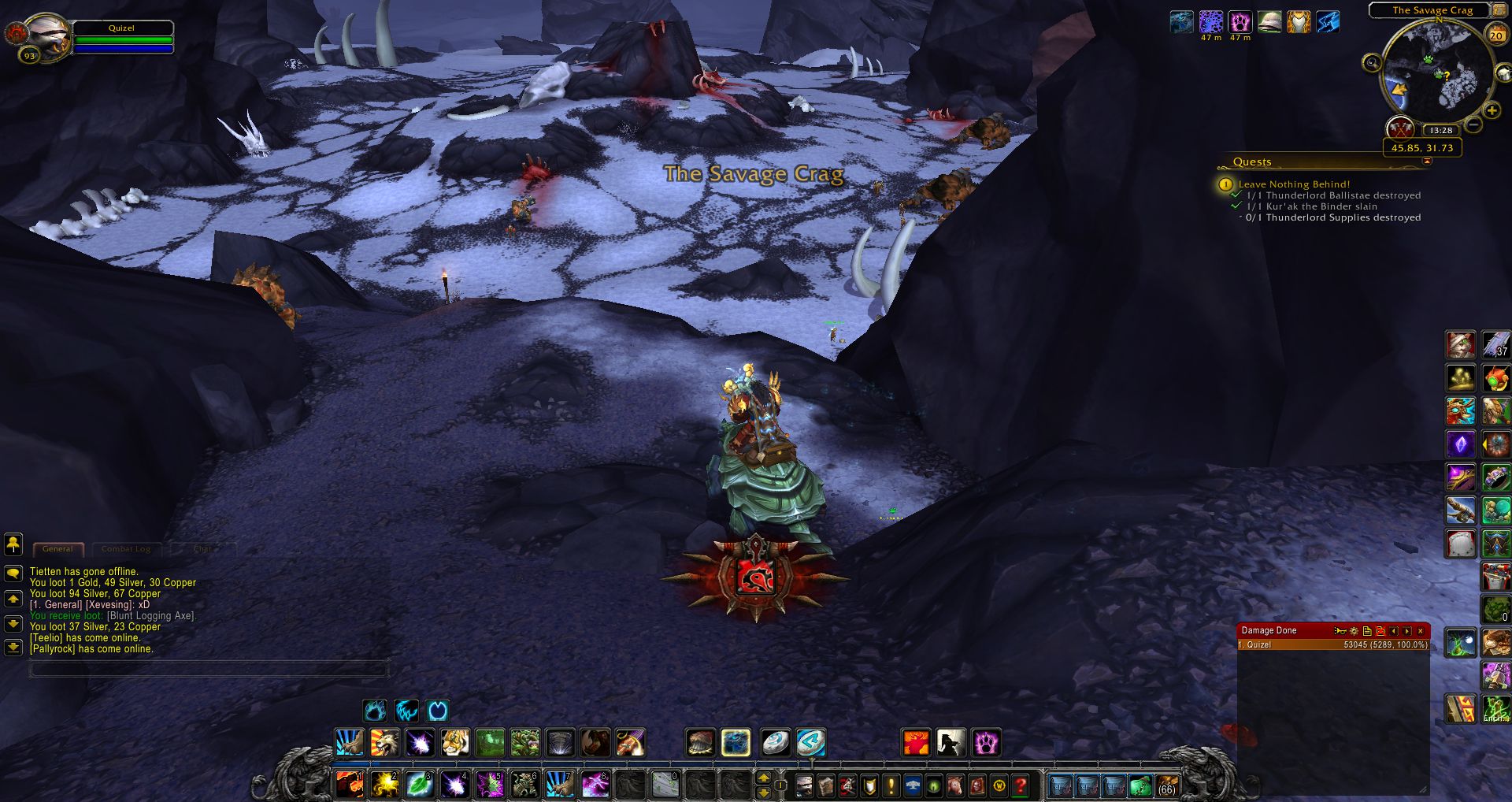
Task: Open the backpack bag slot showing 66
Action: coord(1166,785)
